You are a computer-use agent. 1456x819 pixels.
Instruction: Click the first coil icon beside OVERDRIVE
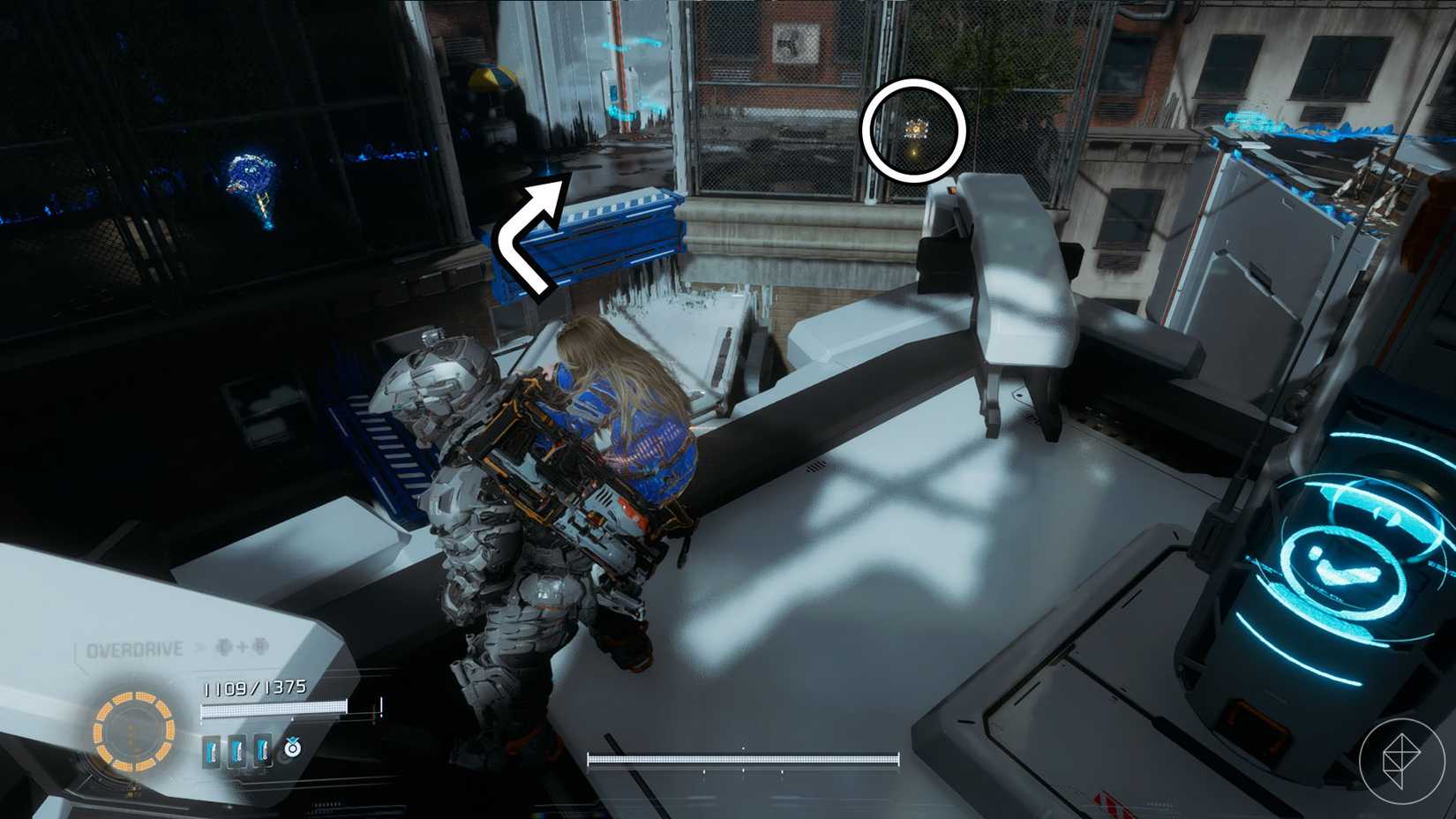click(x=223, y=648)
